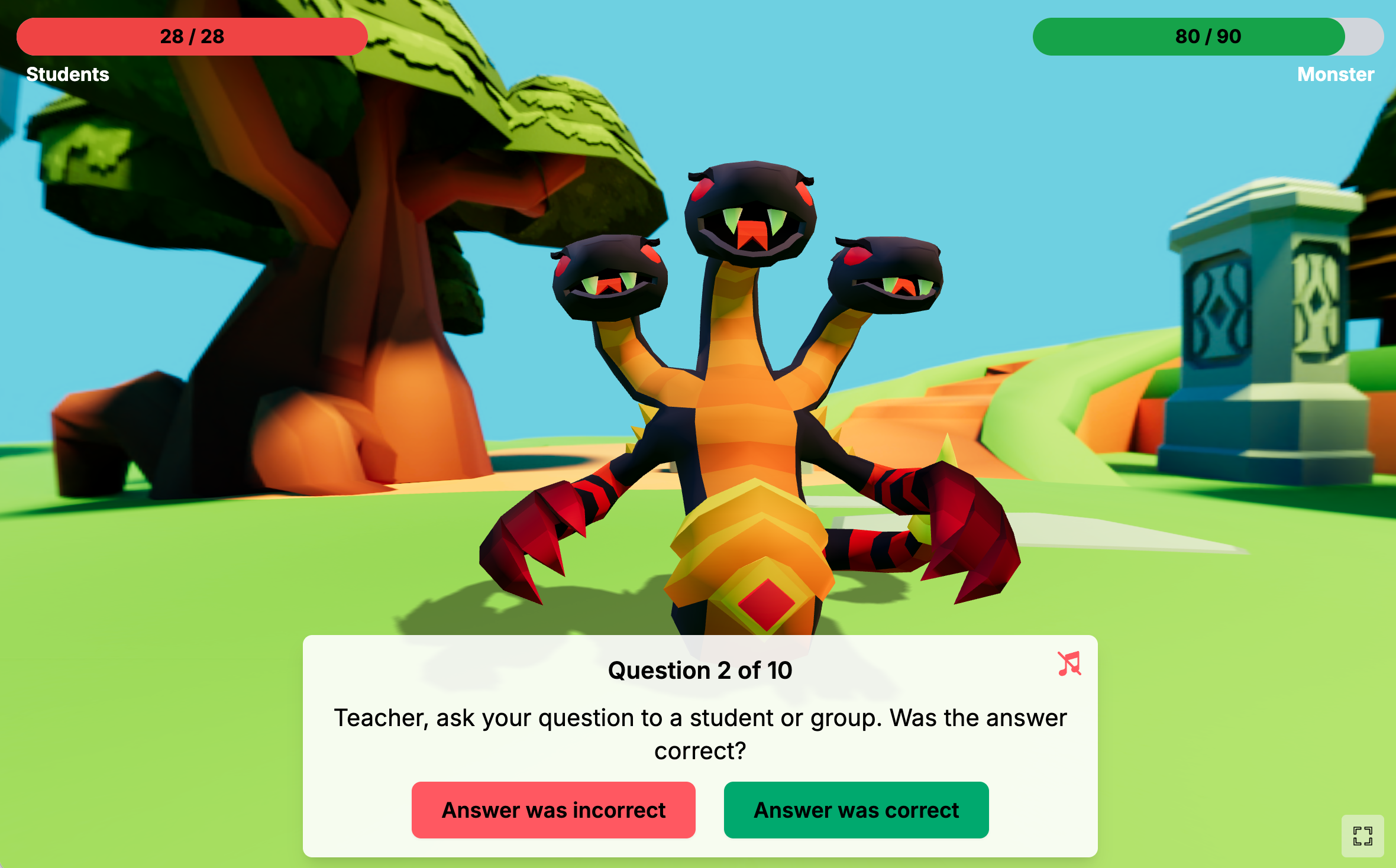1396x868 pixels.
Task: Click the question prompt text on the card
Action: 700,735
